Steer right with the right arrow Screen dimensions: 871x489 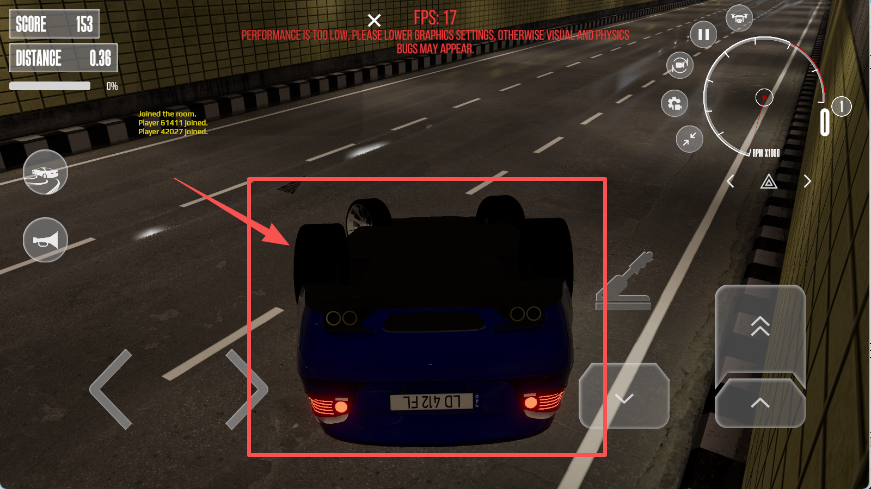pos(246,388)
